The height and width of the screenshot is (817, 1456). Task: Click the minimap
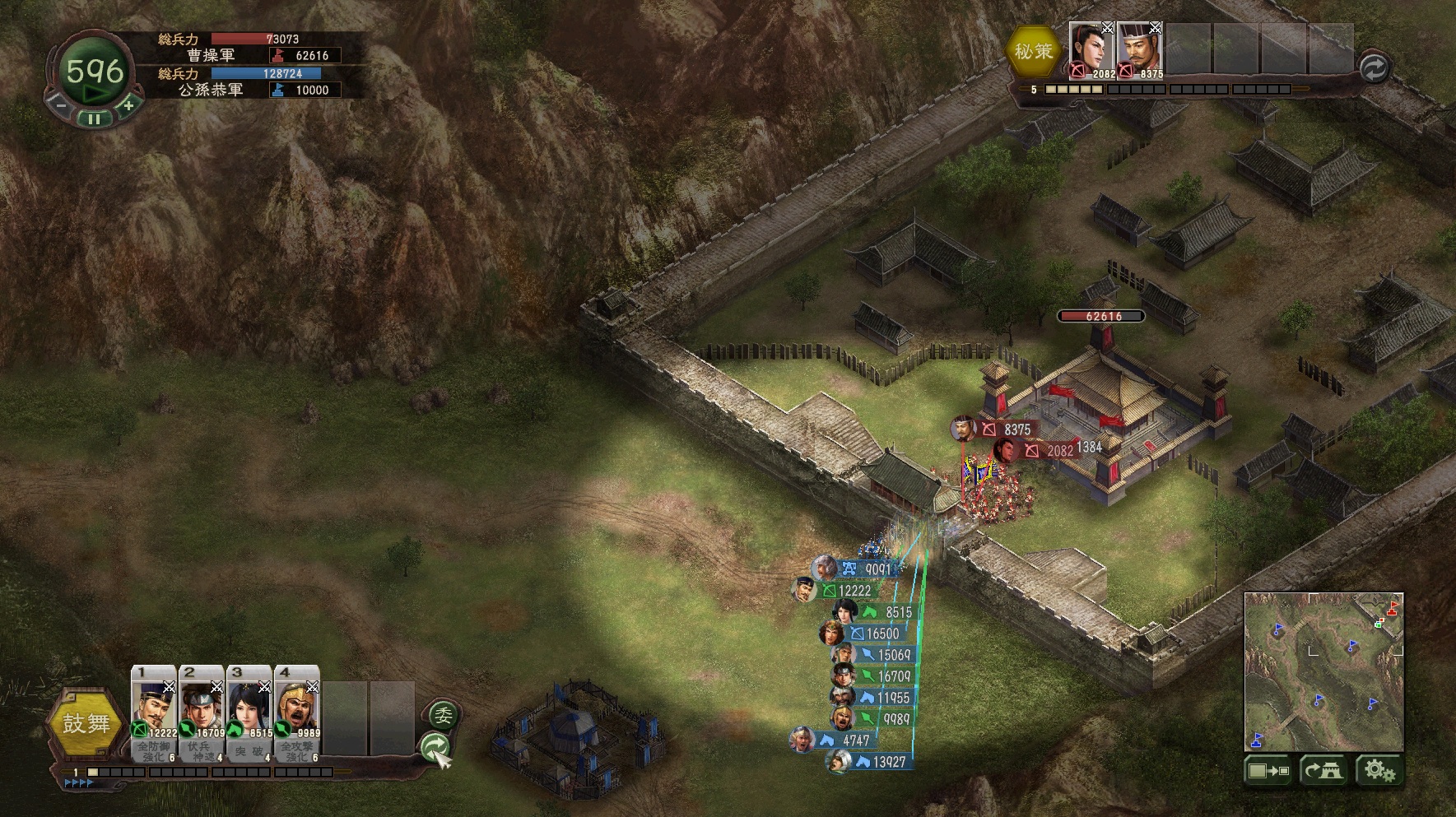pos(1323,671)
